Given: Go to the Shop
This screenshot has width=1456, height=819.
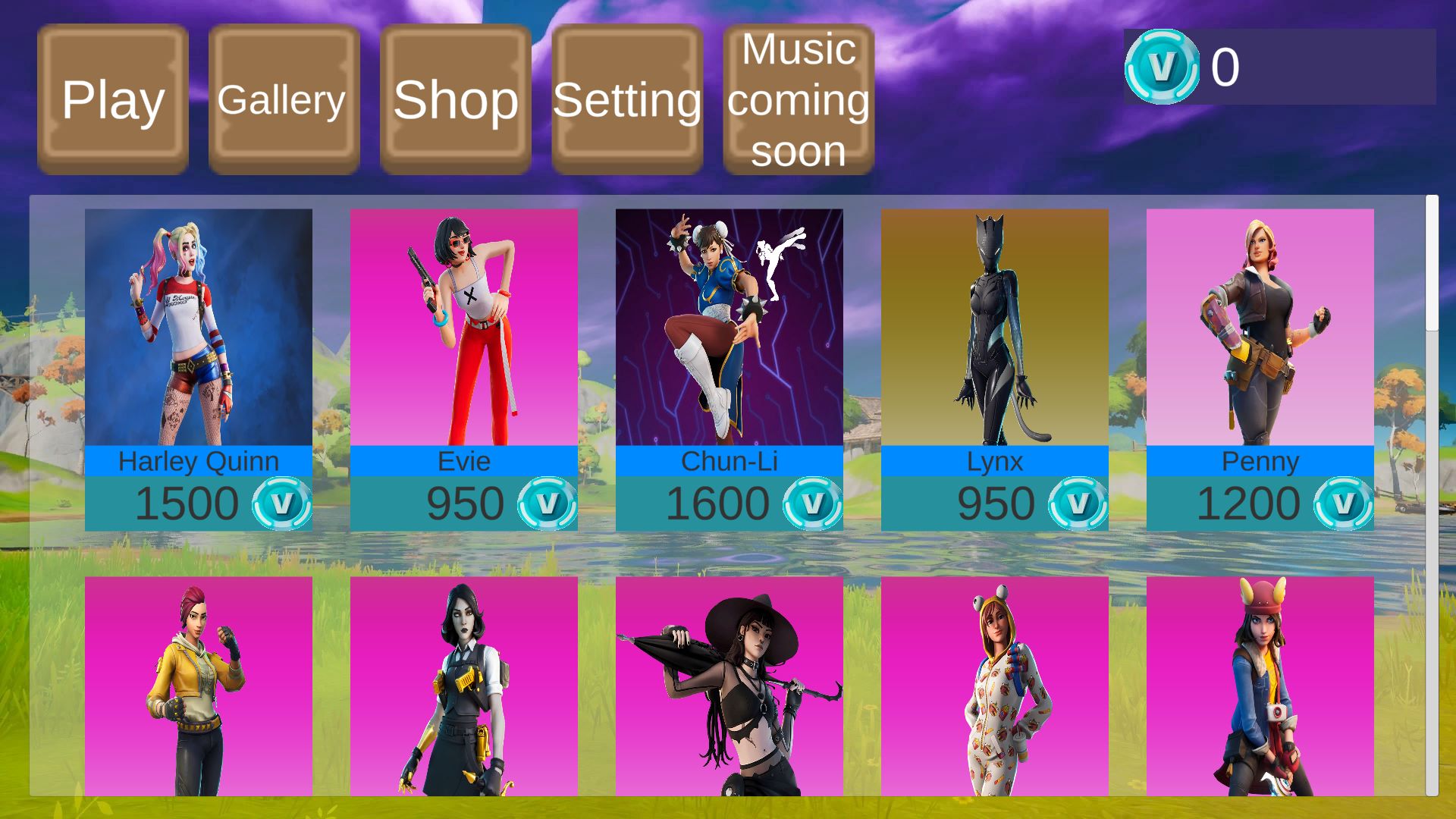Looking at the screenshot, I should [x=455, y=99].
